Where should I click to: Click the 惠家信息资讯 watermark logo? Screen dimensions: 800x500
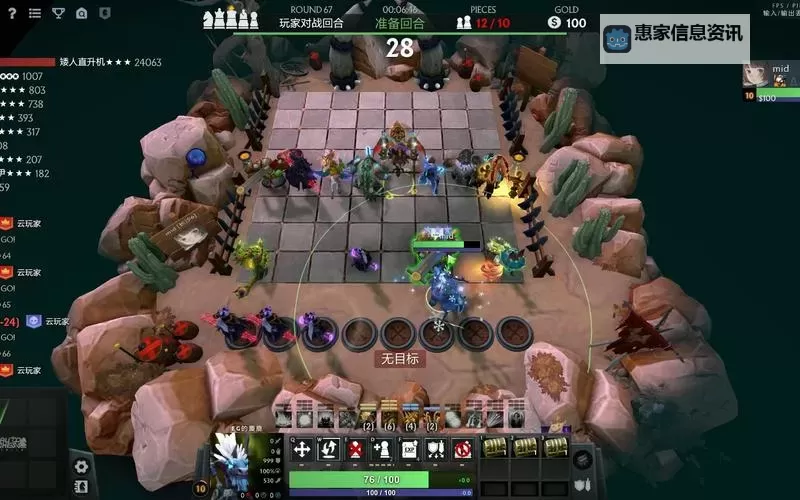click(x=674, y=34)
